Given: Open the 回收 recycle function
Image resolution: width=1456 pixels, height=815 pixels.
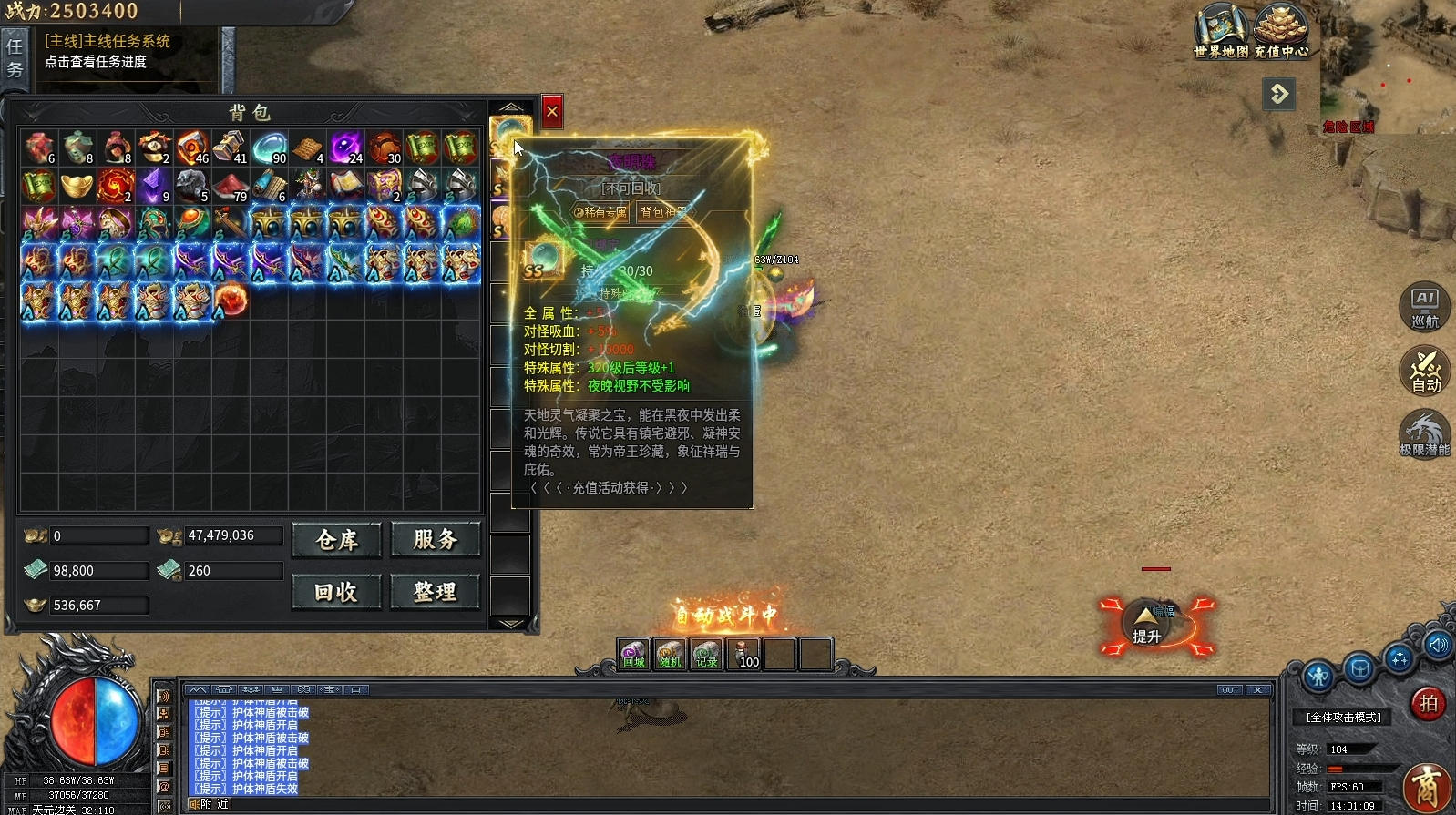Looking at the screenshot, I should 337,593.
